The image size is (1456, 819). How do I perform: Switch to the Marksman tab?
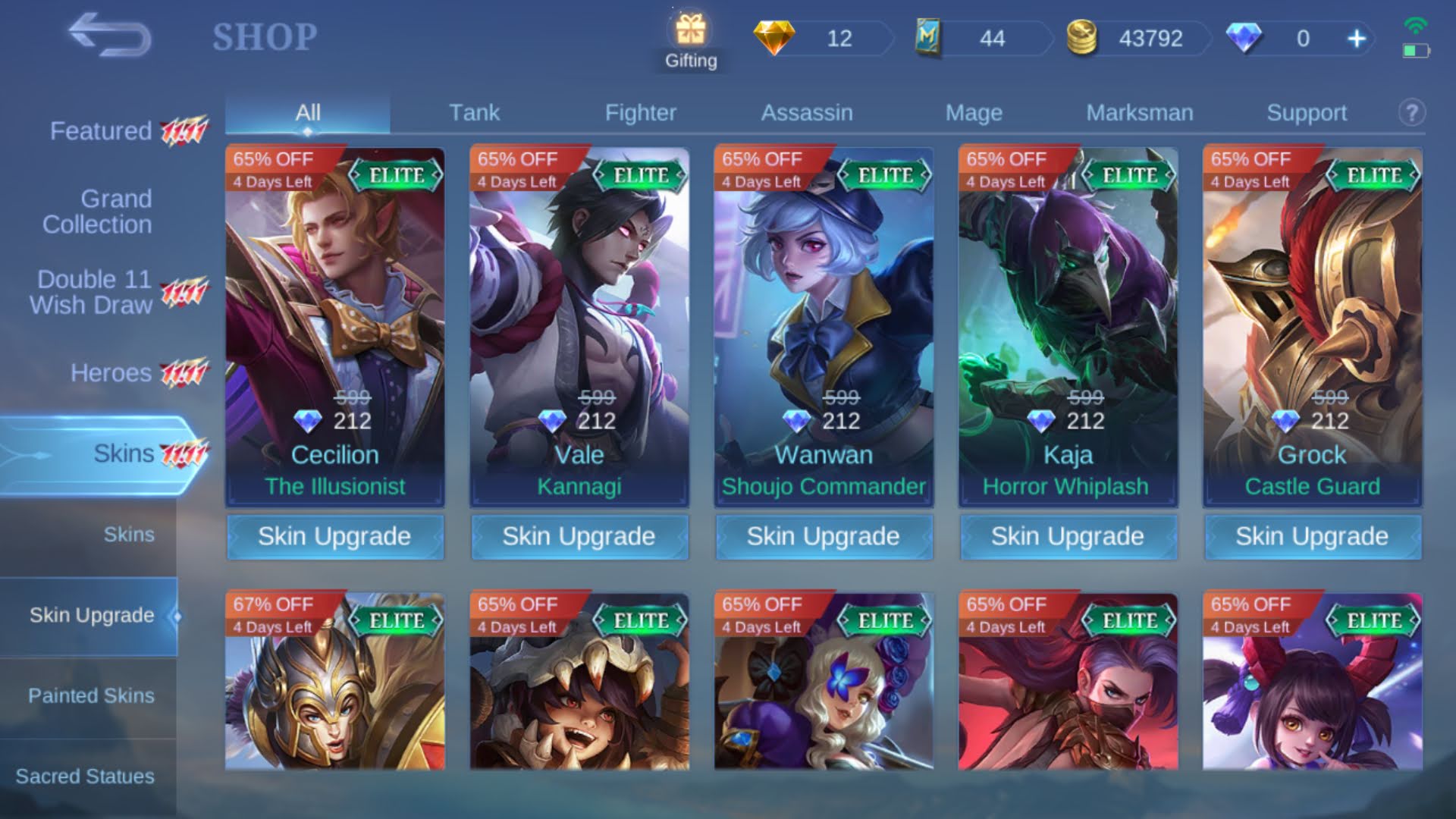(x=1141, y=112)
